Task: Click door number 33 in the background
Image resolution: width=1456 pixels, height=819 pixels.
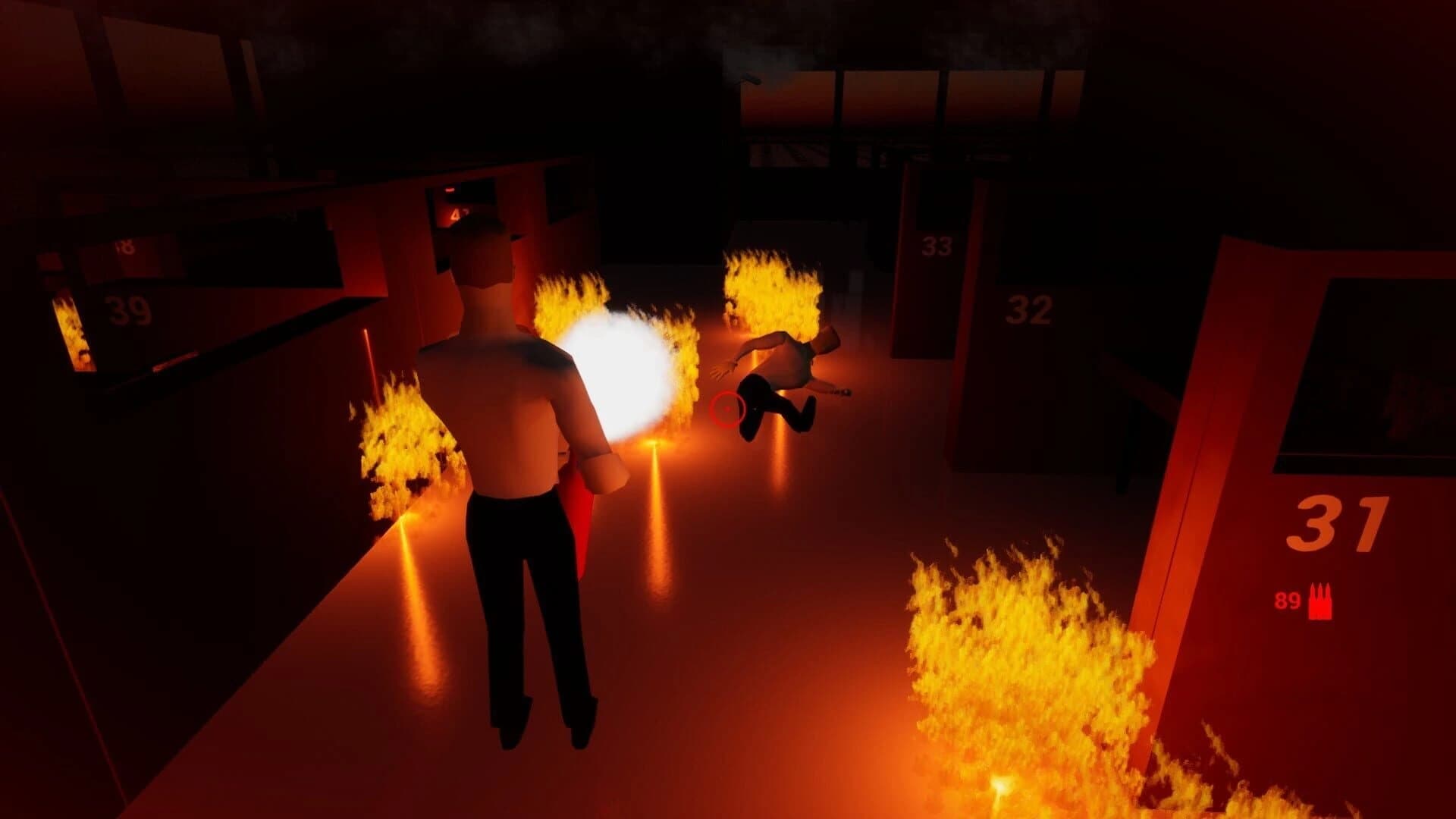Action: pyautogui.click(x=938, y=246)
